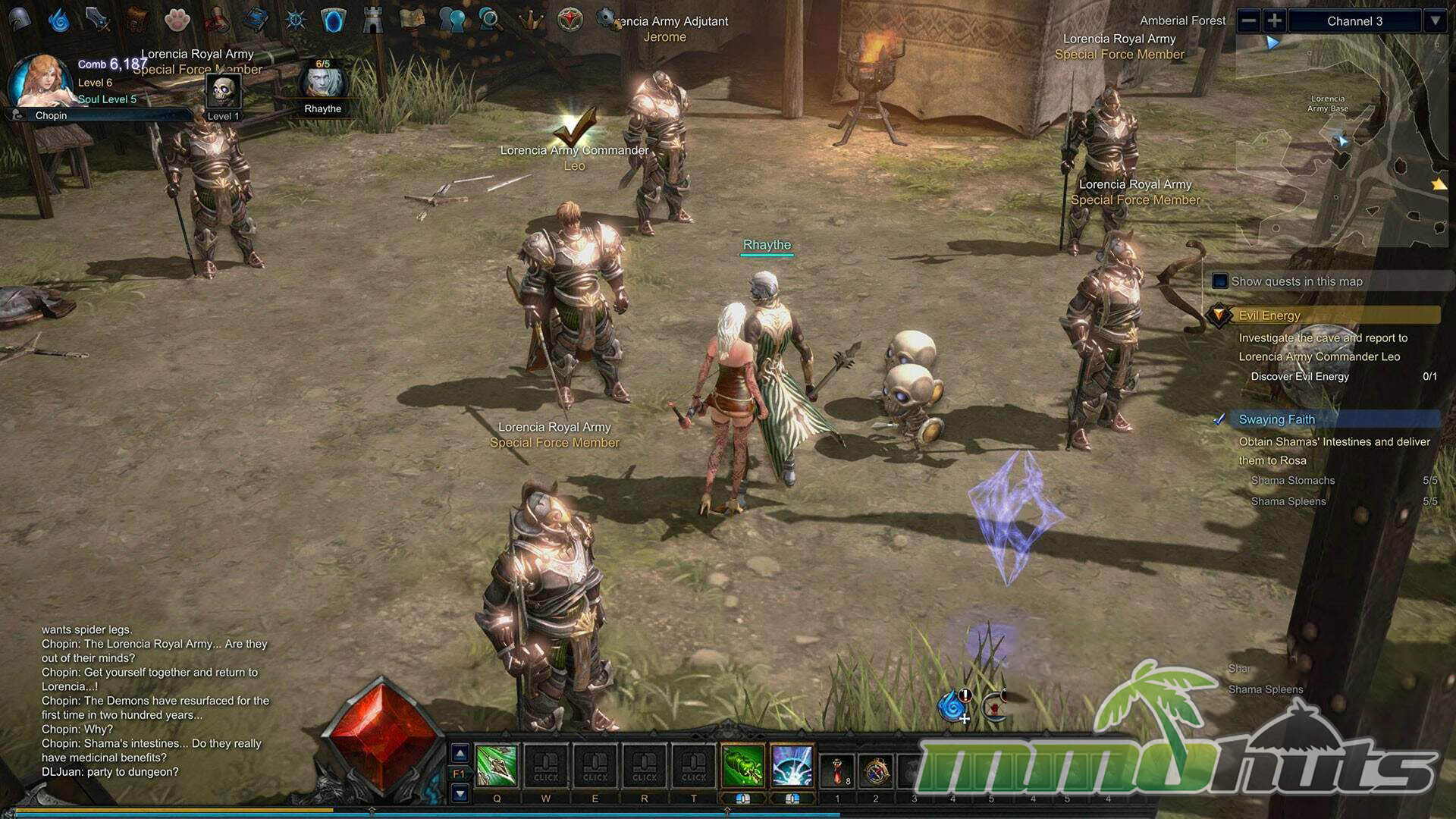Activate the green multi-arrow skill
This screenshot has width=1456, height=819.
743,766
